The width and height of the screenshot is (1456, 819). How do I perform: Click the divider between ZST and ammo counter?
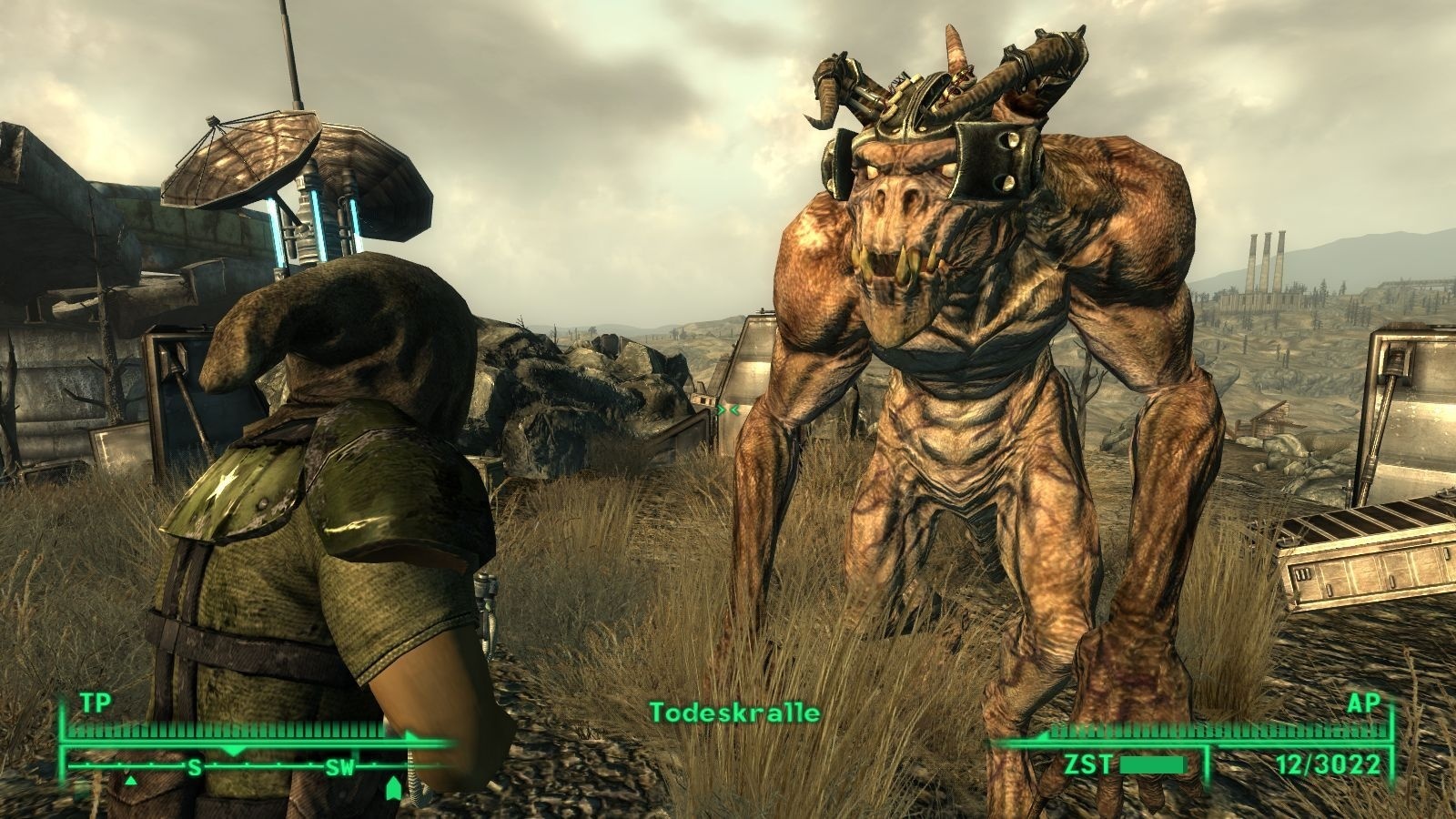pyautogui.click(x=1208, y=763)
